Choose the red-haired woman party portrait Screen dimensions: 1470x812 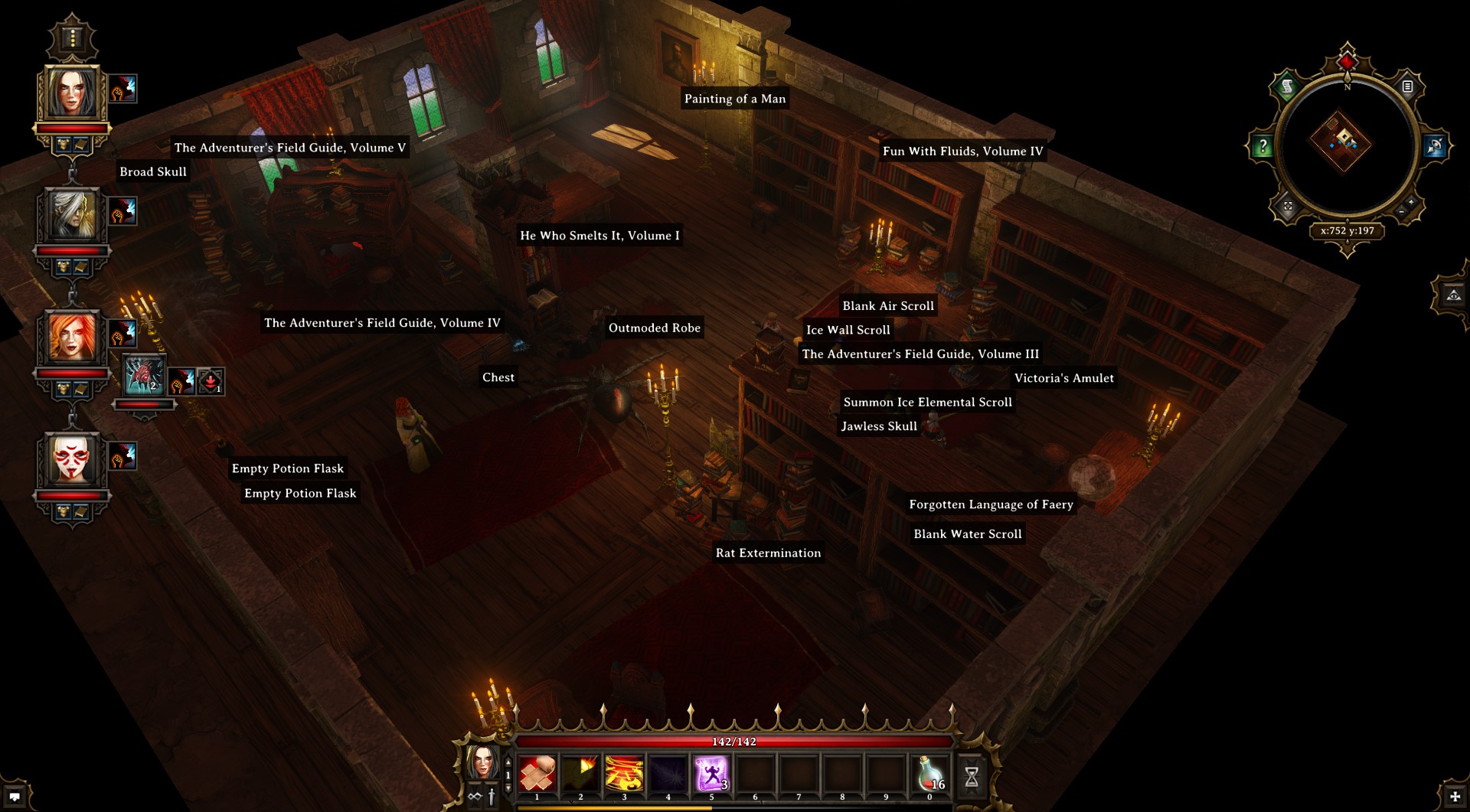click(73, 338)
